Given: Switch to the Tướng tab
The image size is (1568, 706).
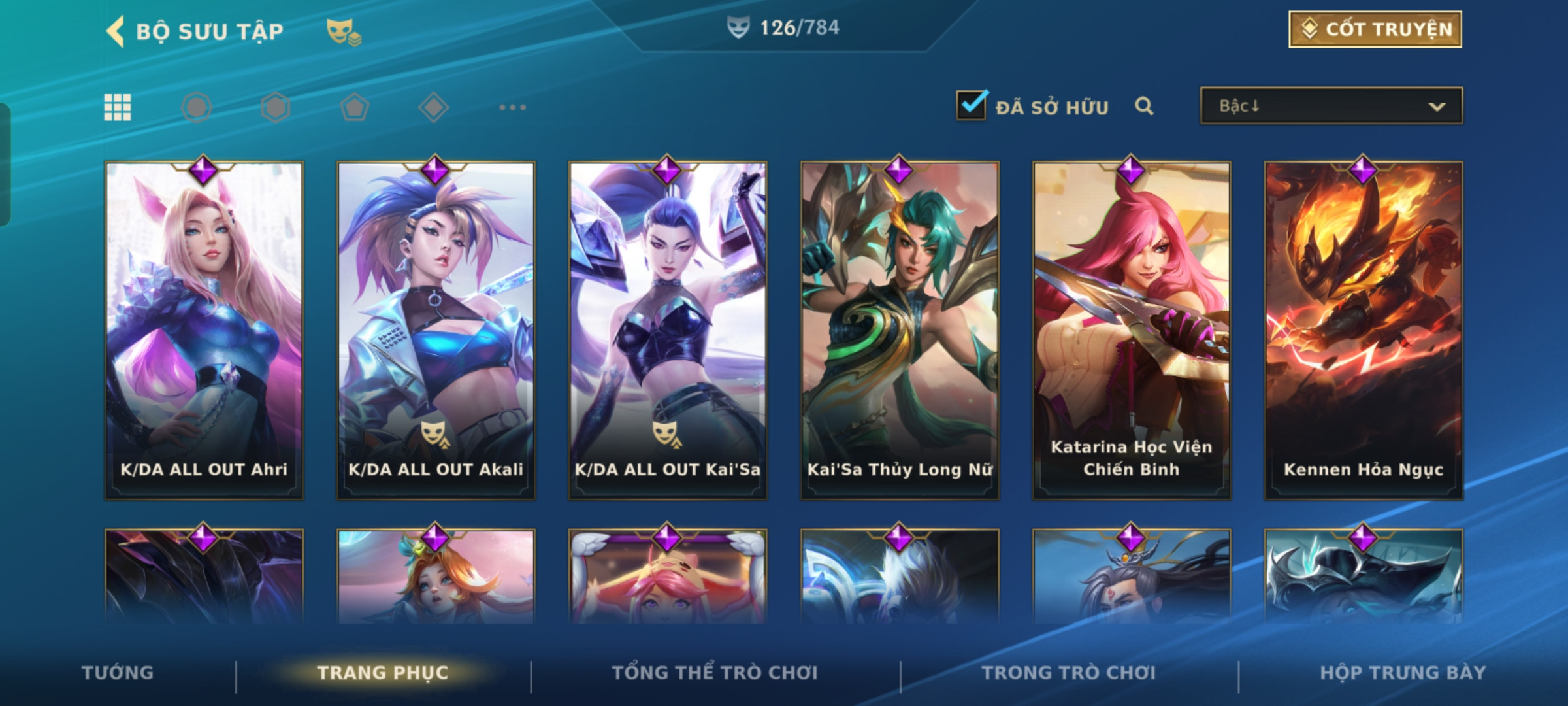Looking at the screenshot, I should (118, 673).
